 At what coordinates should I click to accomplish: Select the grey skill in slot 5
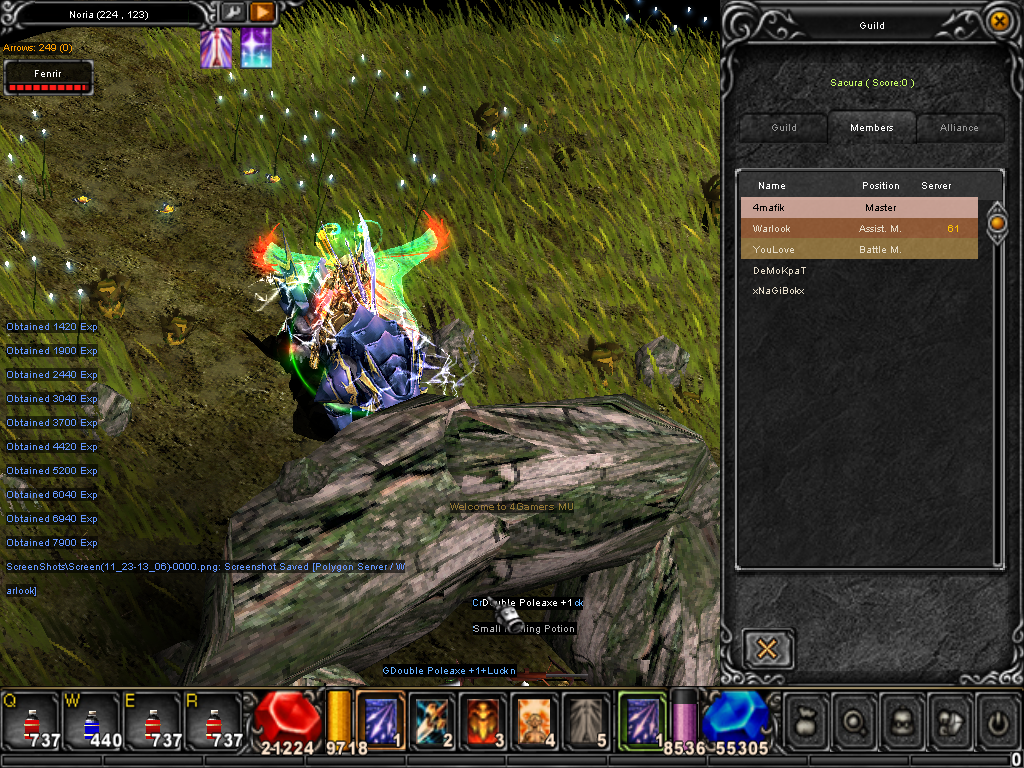tap(587, 719)
